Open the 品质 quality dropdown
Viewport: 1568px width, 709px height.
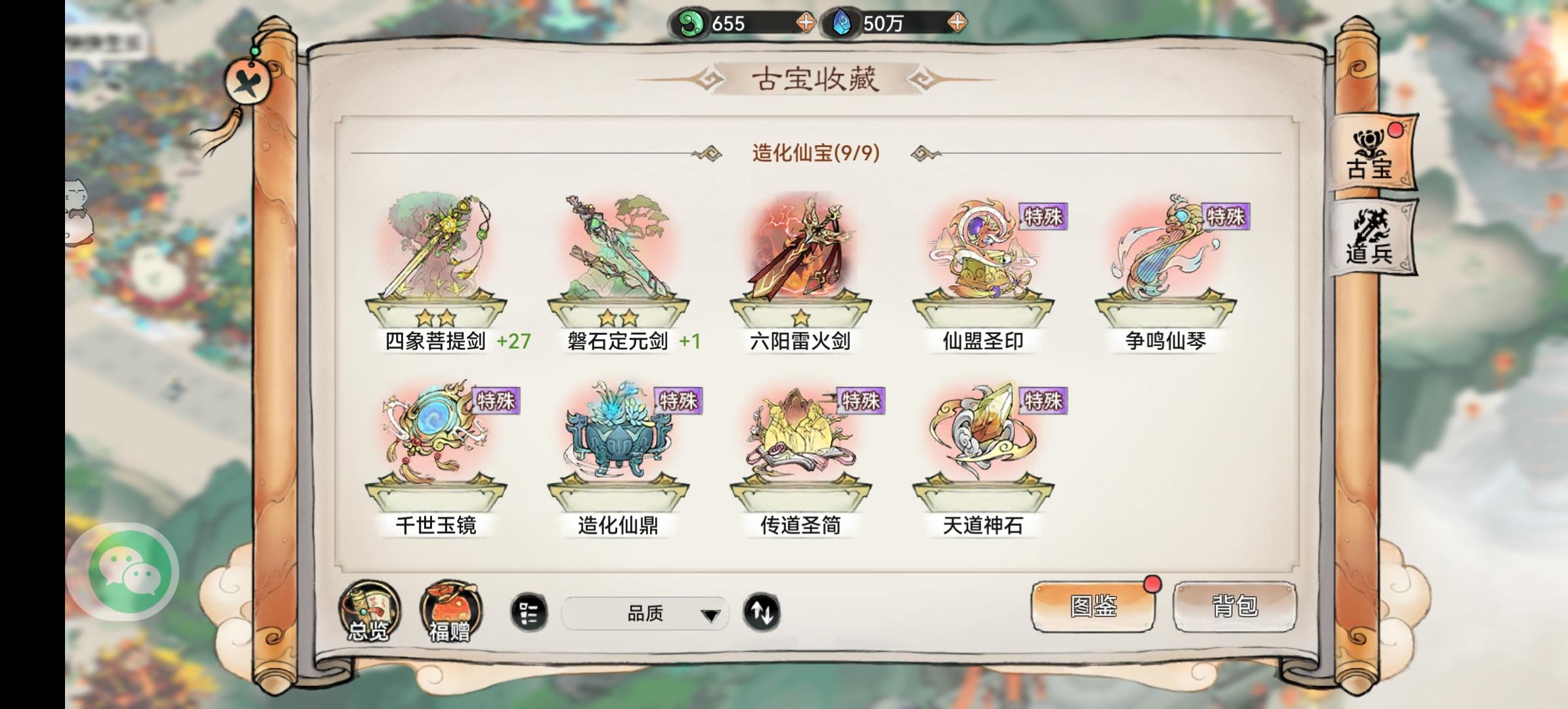tap(647, 612)
